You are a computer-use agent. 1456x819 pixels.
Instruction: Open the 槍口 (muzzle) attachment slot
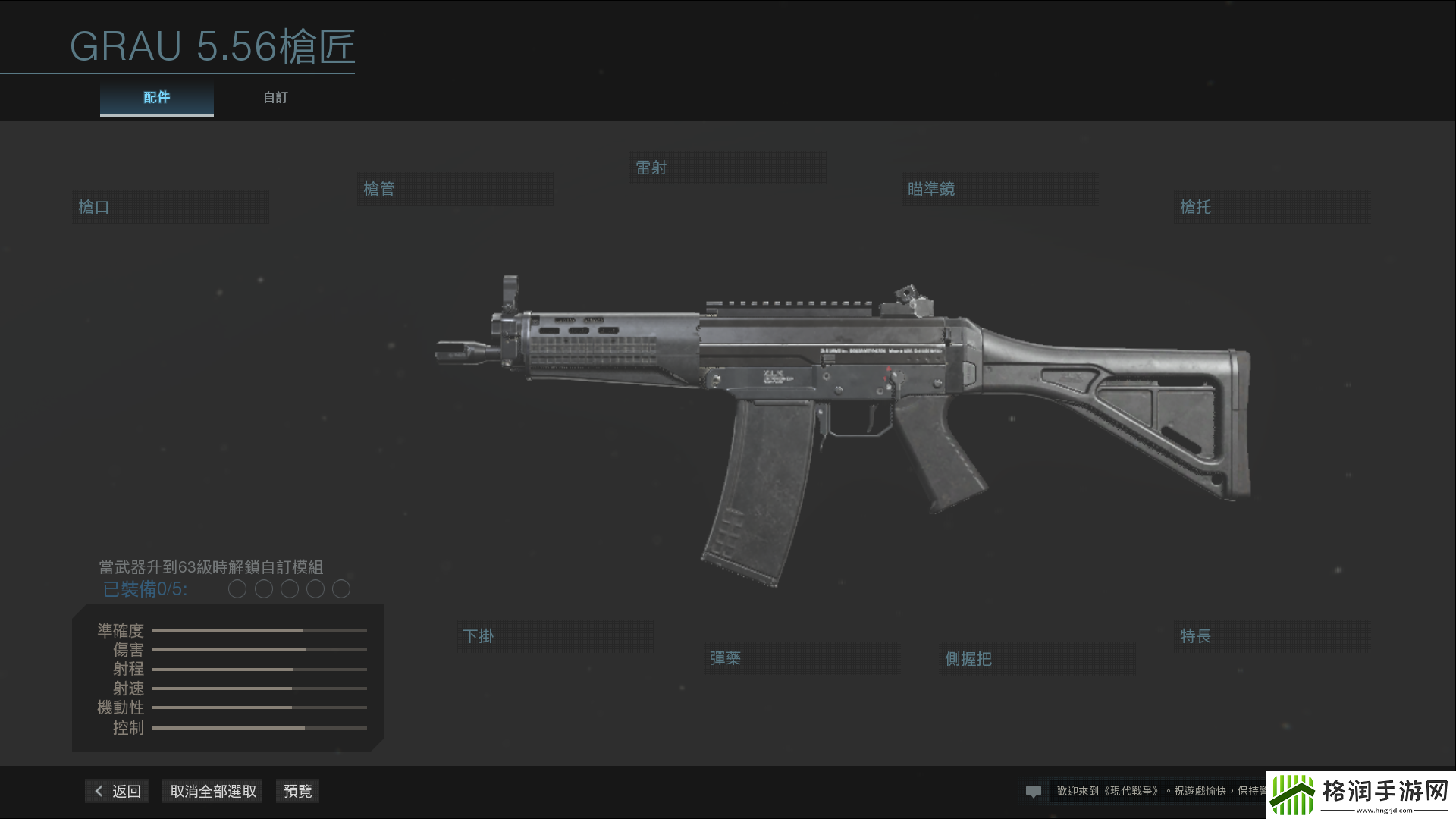(170, 206)
